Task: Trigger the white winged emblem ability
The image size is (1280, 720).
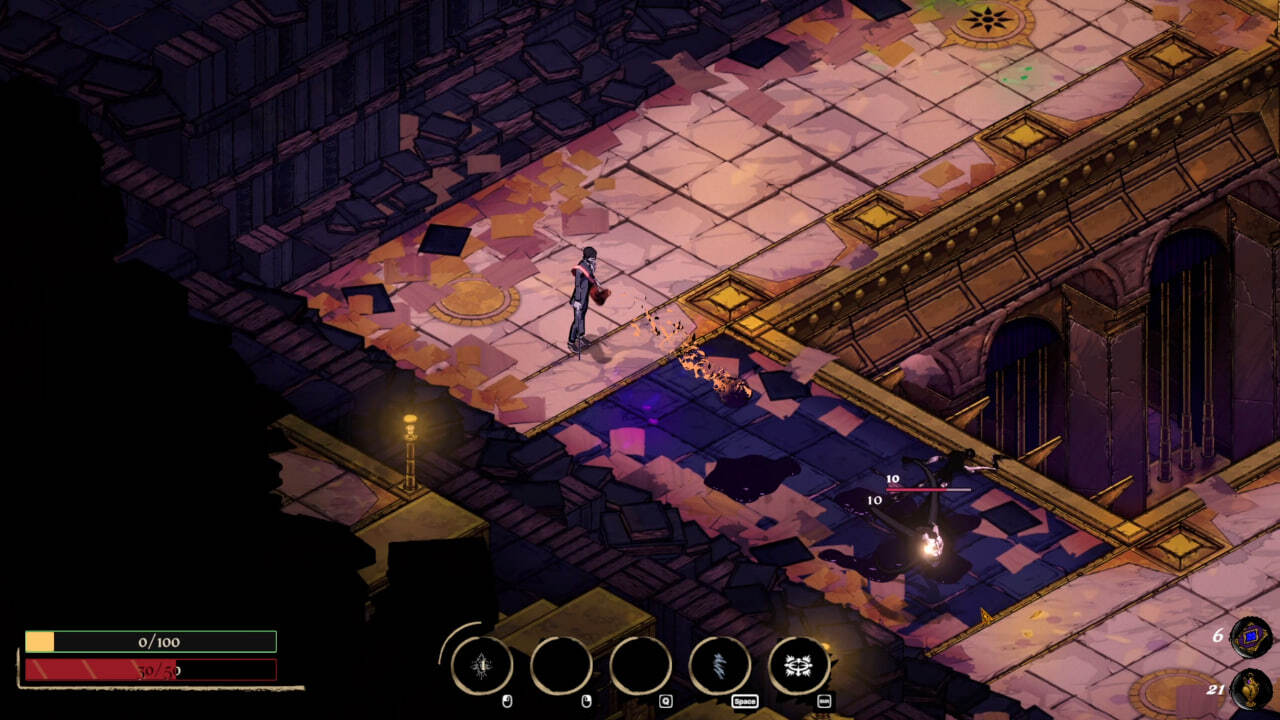Action: tap(798, 665)
